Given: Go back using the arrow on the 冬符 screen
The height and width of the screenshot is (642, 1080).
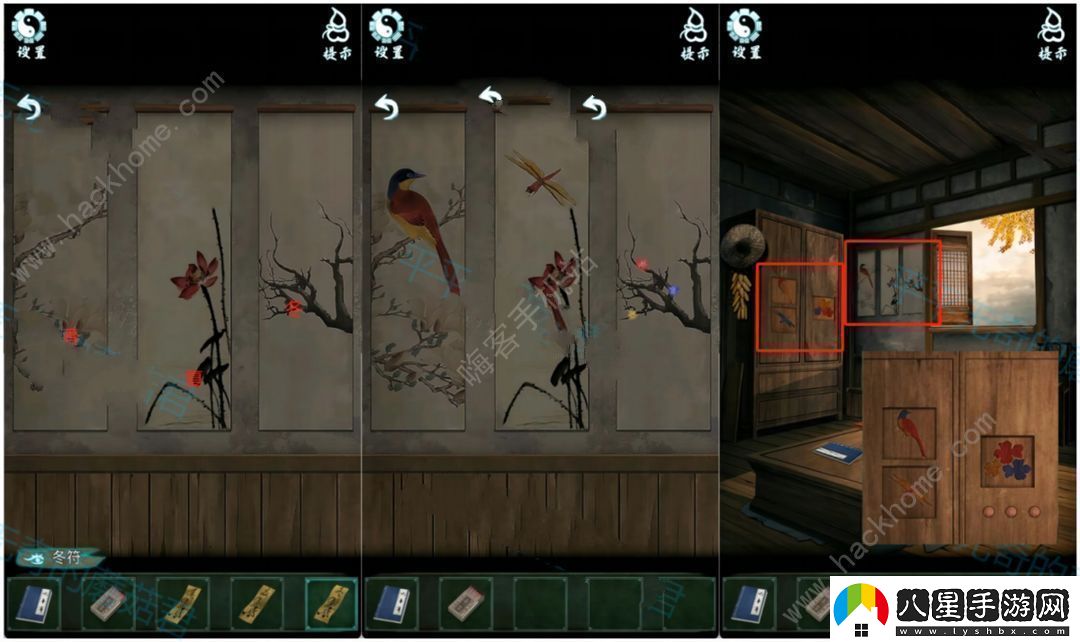Looking at the screenshot, I should tap(29, 107).
